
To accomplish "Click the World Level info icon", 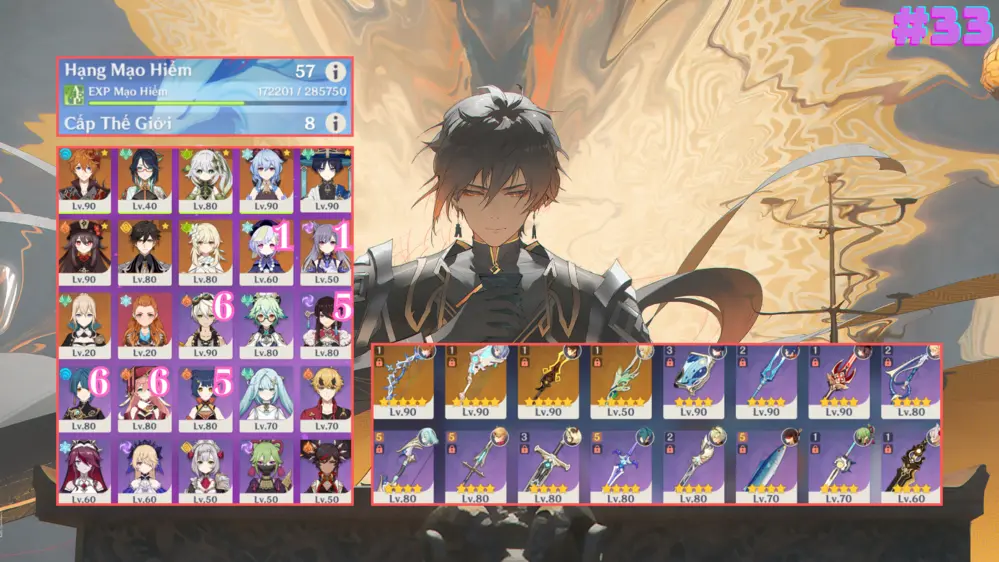I will pos(335,123).
